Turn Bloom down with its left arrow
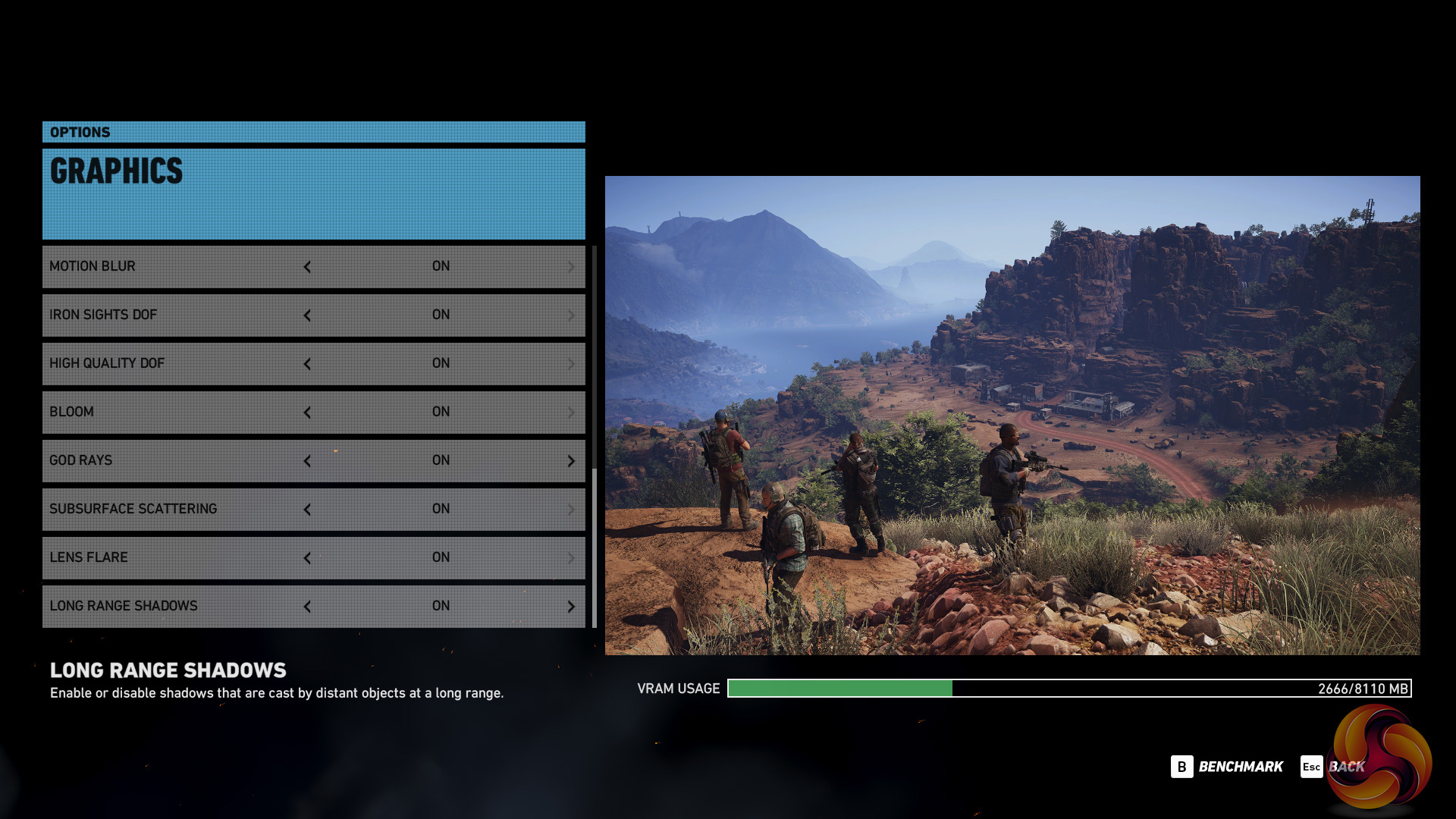The height and width of the screenshot is (819, 1456). click(x=307, y=413)
